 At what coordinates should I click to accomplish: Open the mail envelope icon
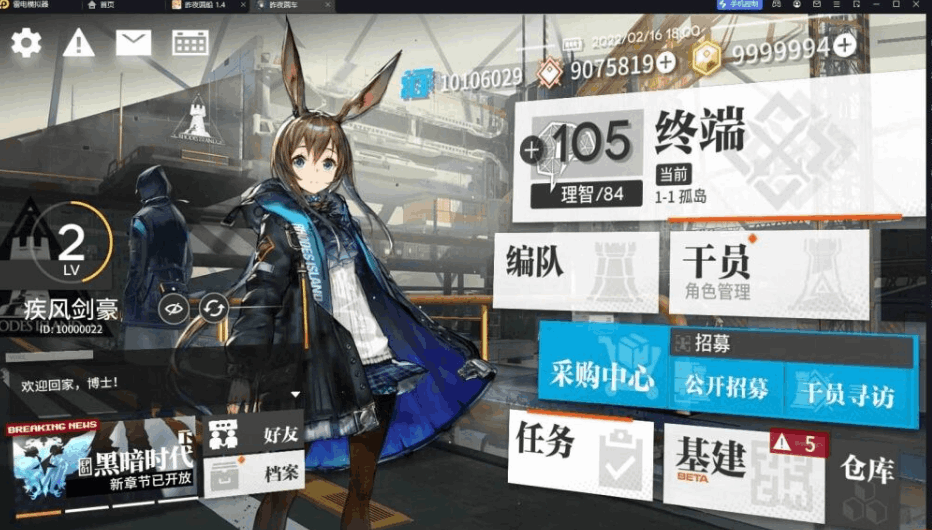tap(133, 43)
